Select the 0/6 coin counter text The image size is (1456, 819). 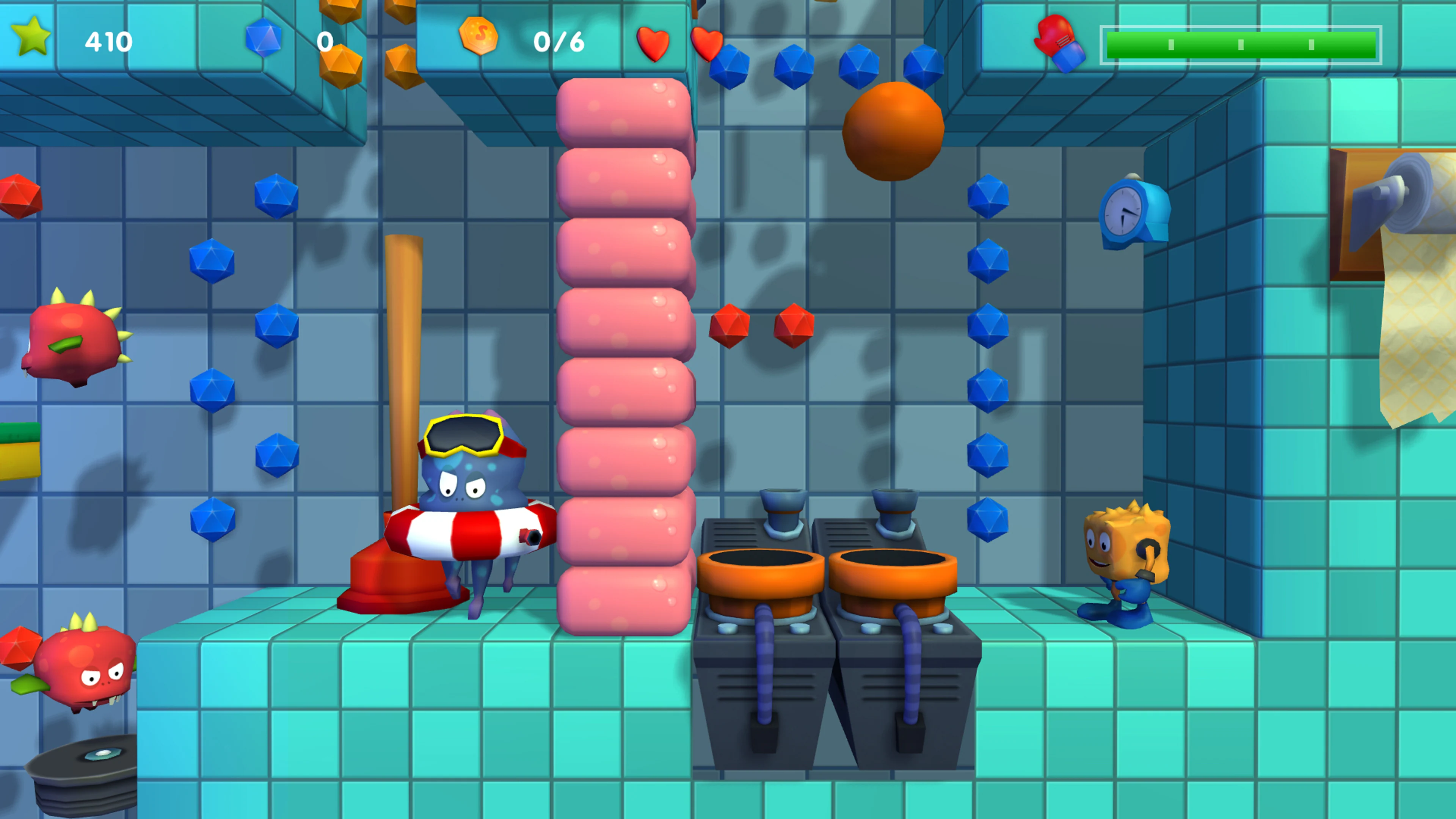560,42
